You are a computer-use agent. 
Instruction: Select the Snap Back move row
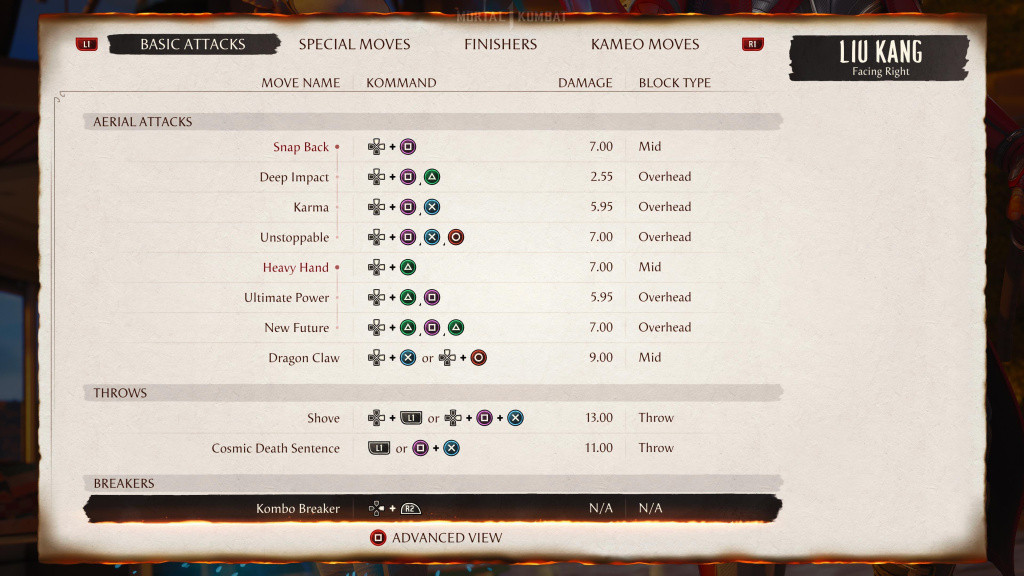301,147
